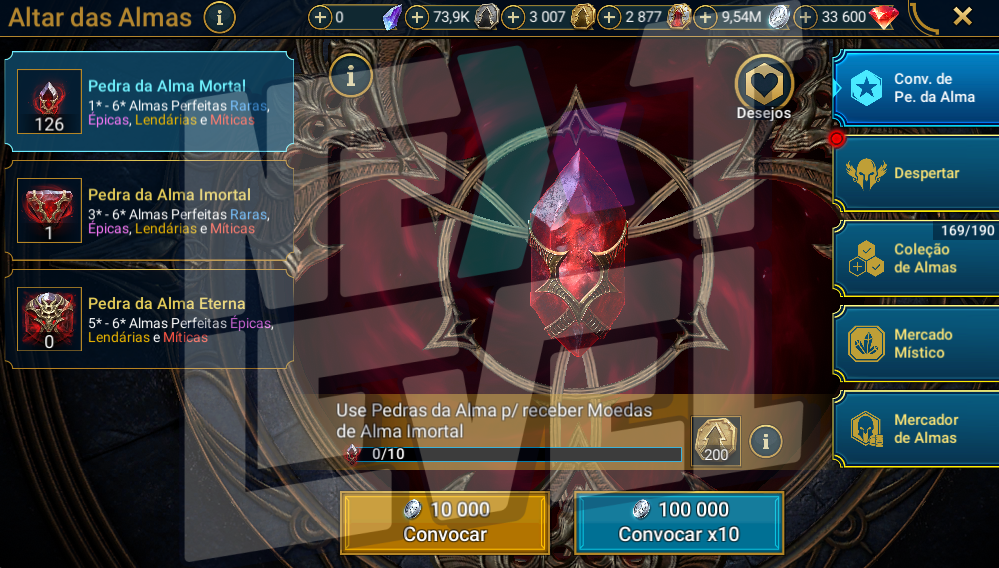Select Pedra da Alma Eterna stone
Viewport: 999px width, 568px height.
[x=150, y=320]
